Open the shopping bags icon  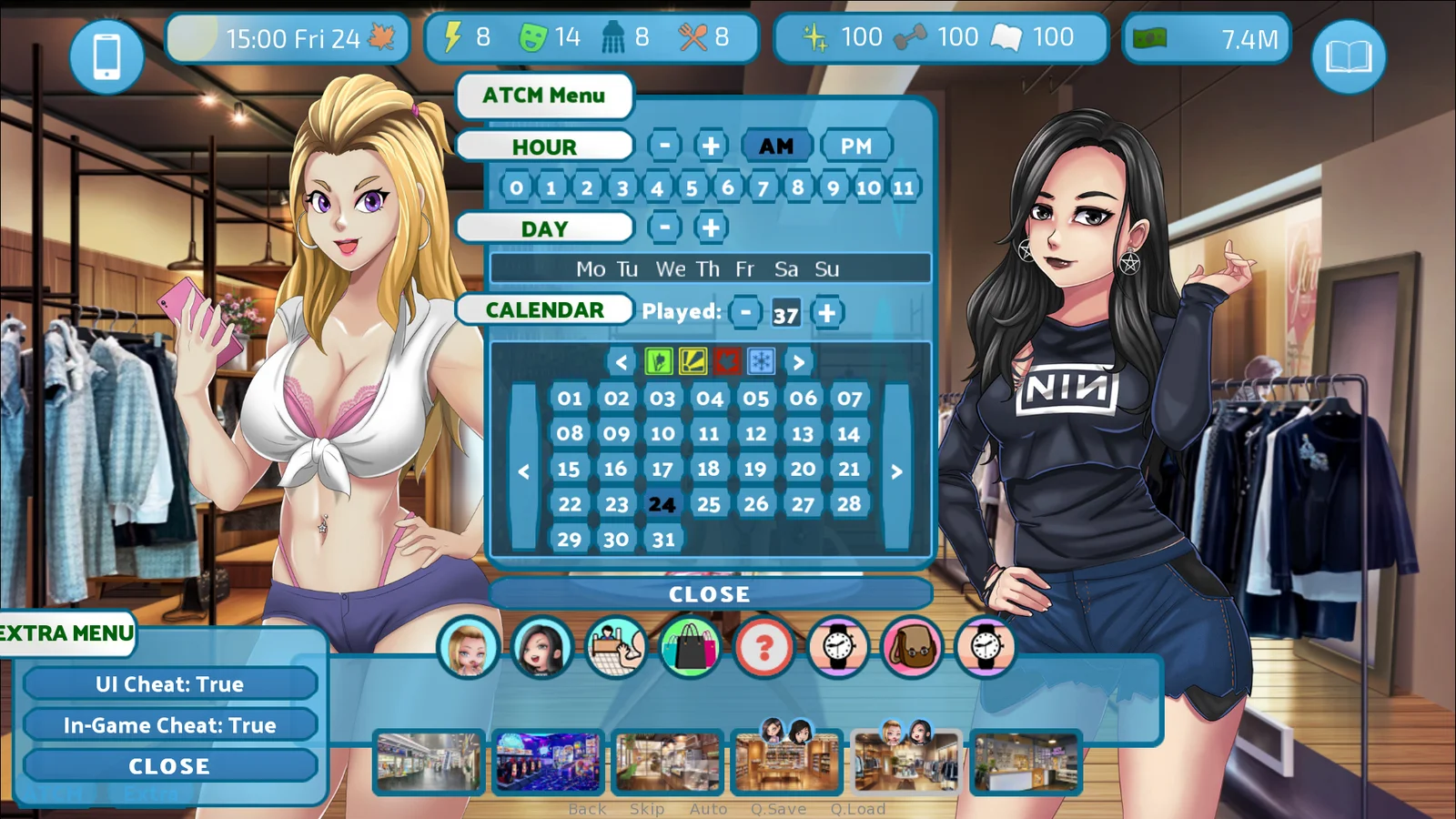(690, 648)
